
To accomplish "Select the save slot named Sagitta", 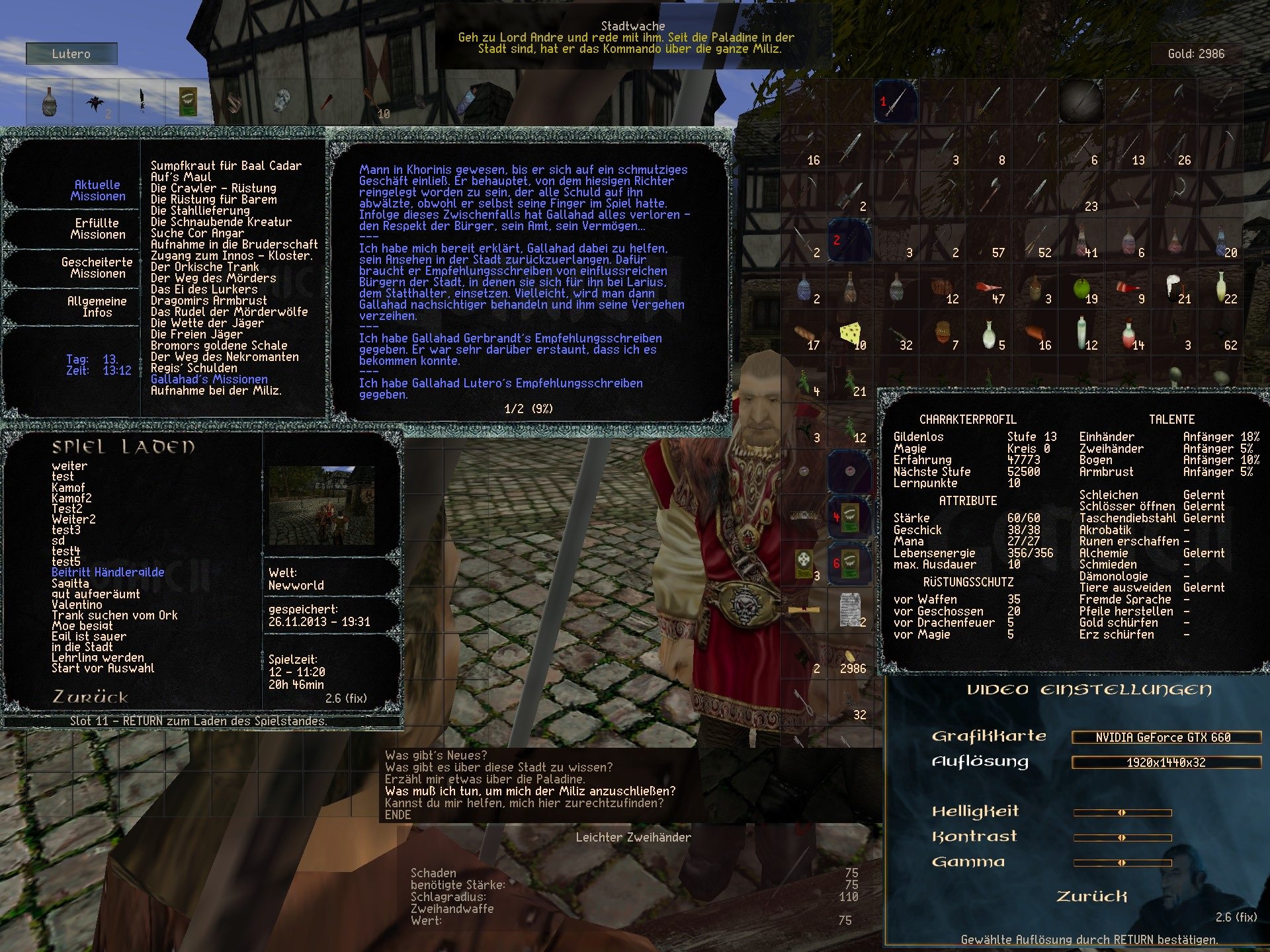I will 70,583.
